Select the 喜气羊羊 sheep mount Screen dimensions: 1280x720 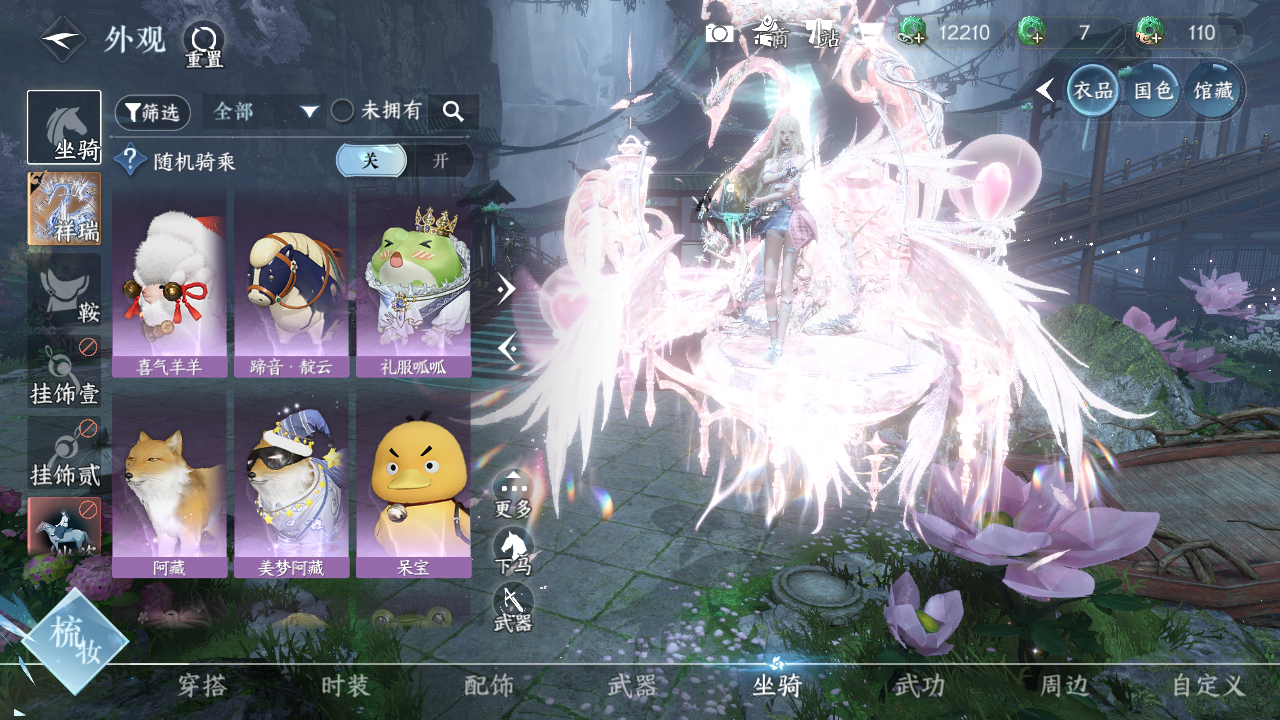(170, 286)
